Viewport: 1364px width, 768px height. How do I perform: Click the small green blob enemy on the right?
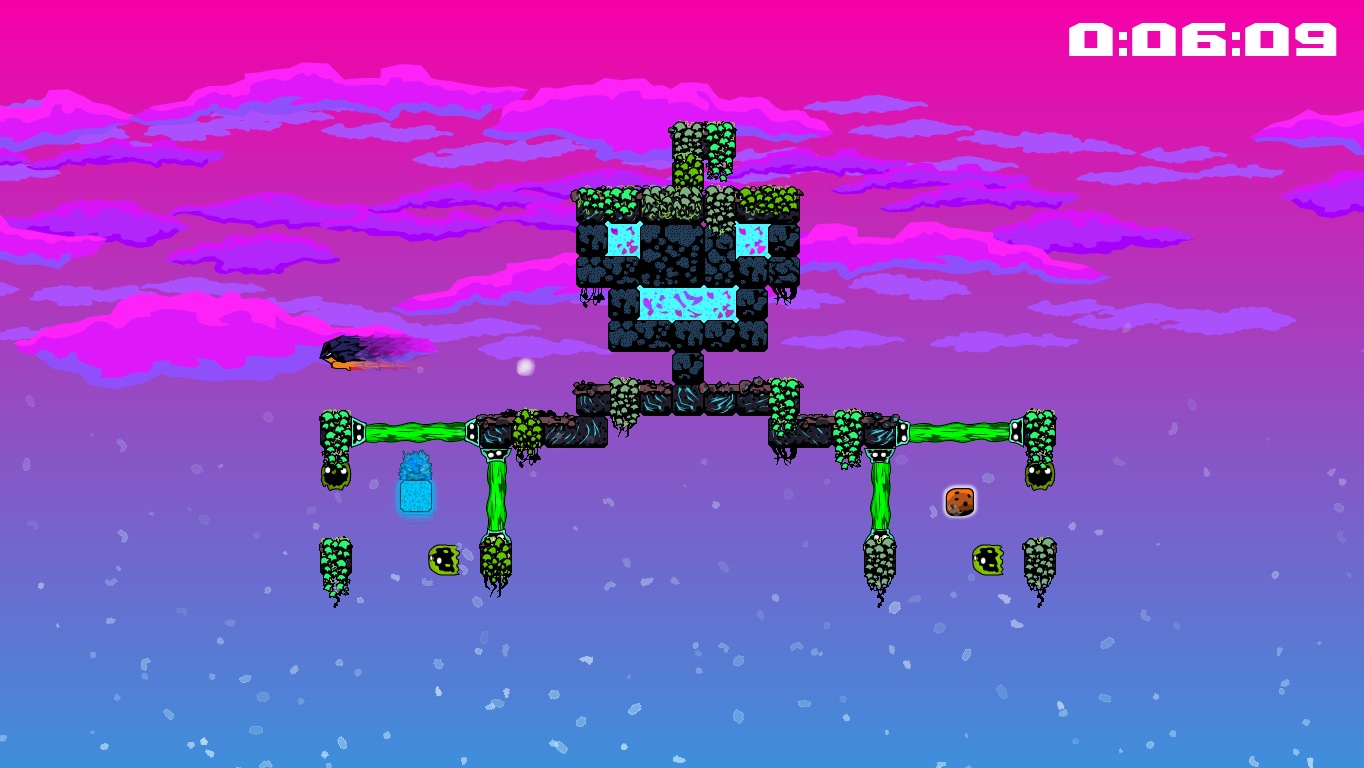[x=988, y=560]
